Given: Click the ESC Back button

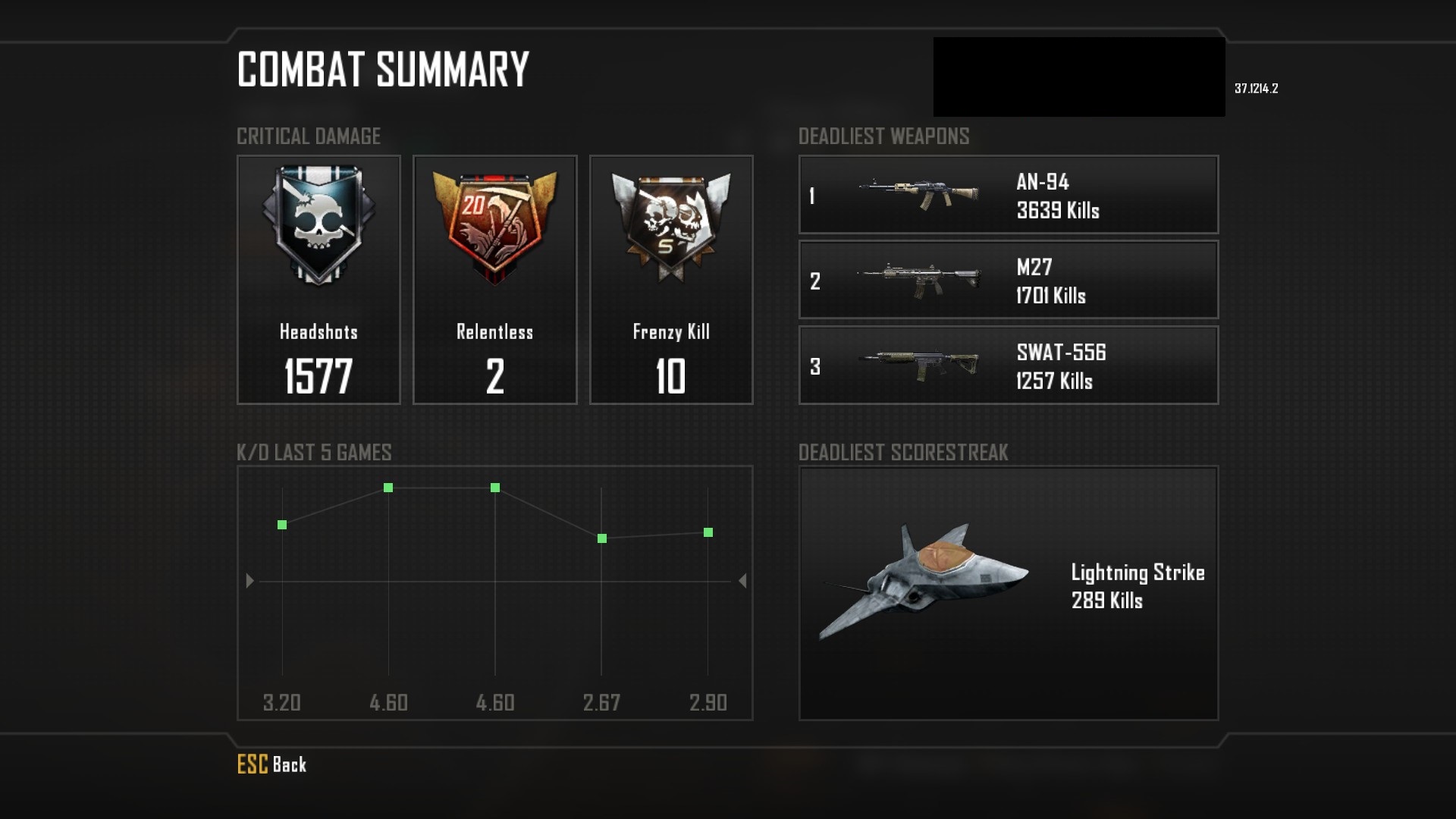Looking at the screenshot, I should click(271, 764).
